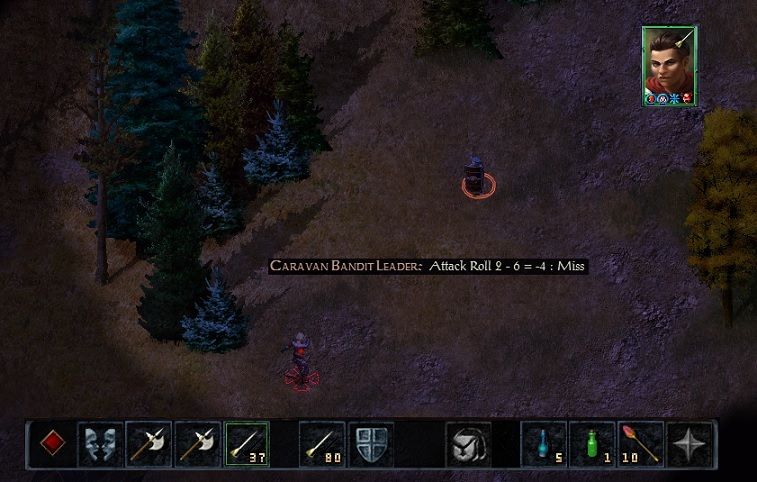Screen dimensions: 757x482
Task: Select the weapon slot with 80 ammo
Action: [x=321, y=443]
